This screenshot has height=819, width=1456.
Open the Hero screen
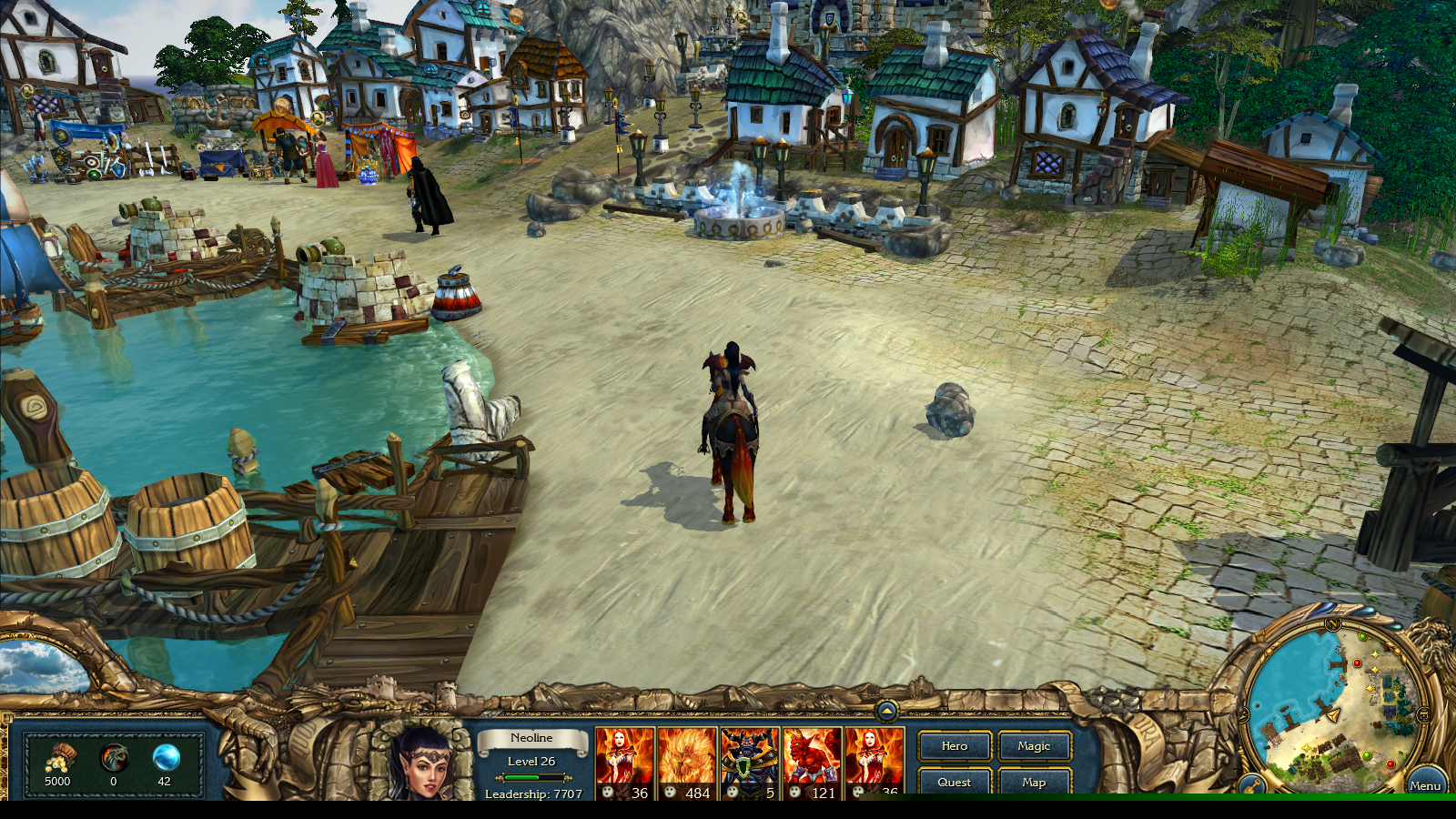point(954,747)
